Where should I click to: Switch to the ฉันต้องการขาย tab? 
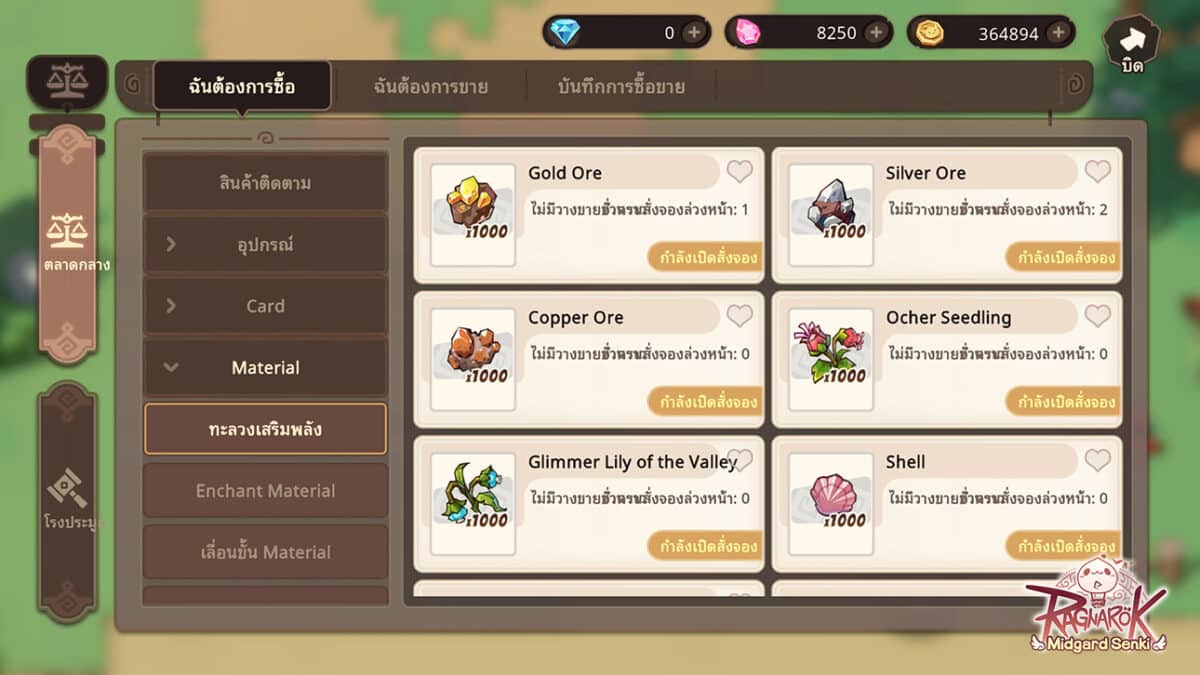pyautogui.click(x=431, y=86)
